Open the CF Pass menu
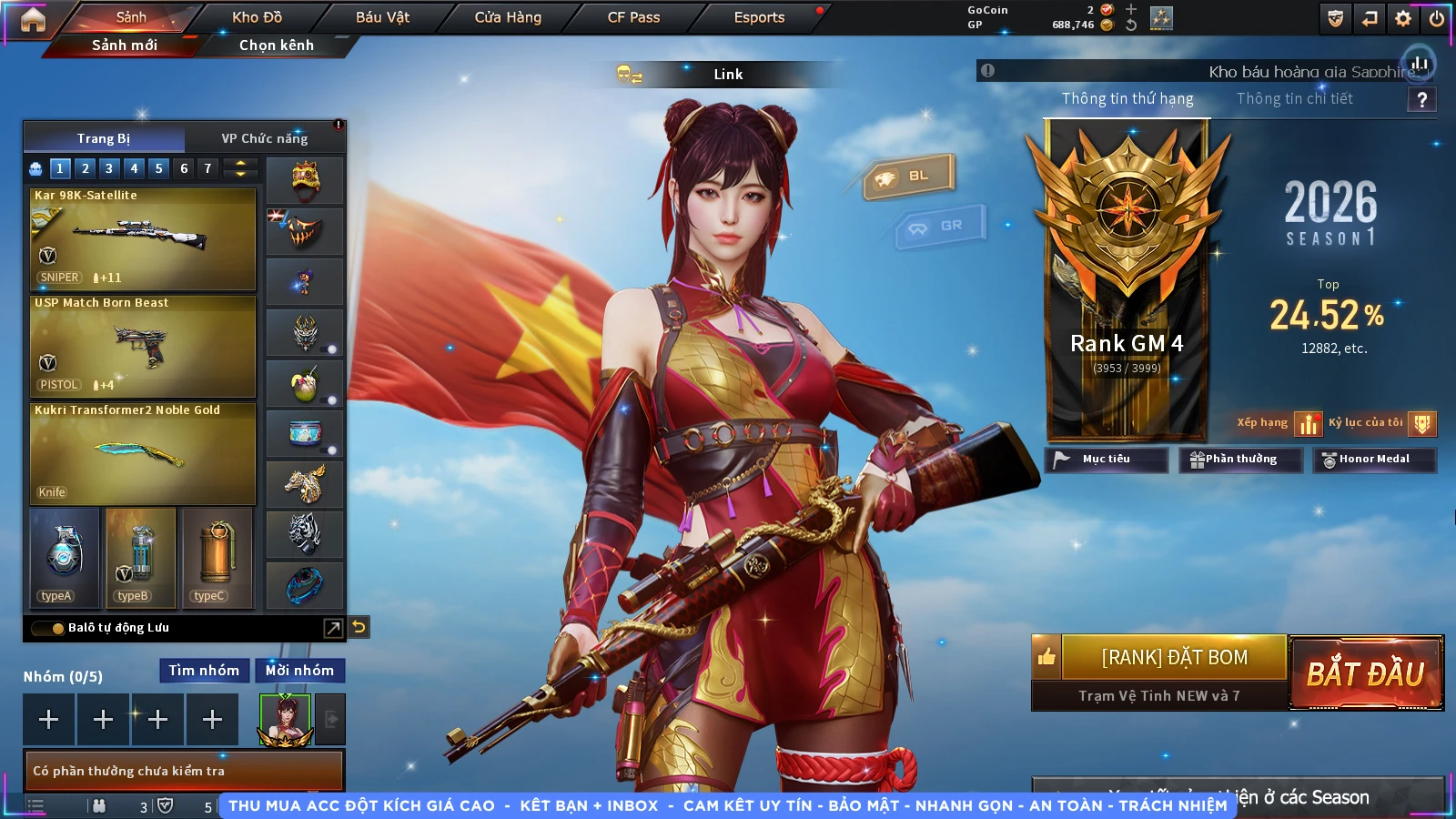 [x=633, y=17]
